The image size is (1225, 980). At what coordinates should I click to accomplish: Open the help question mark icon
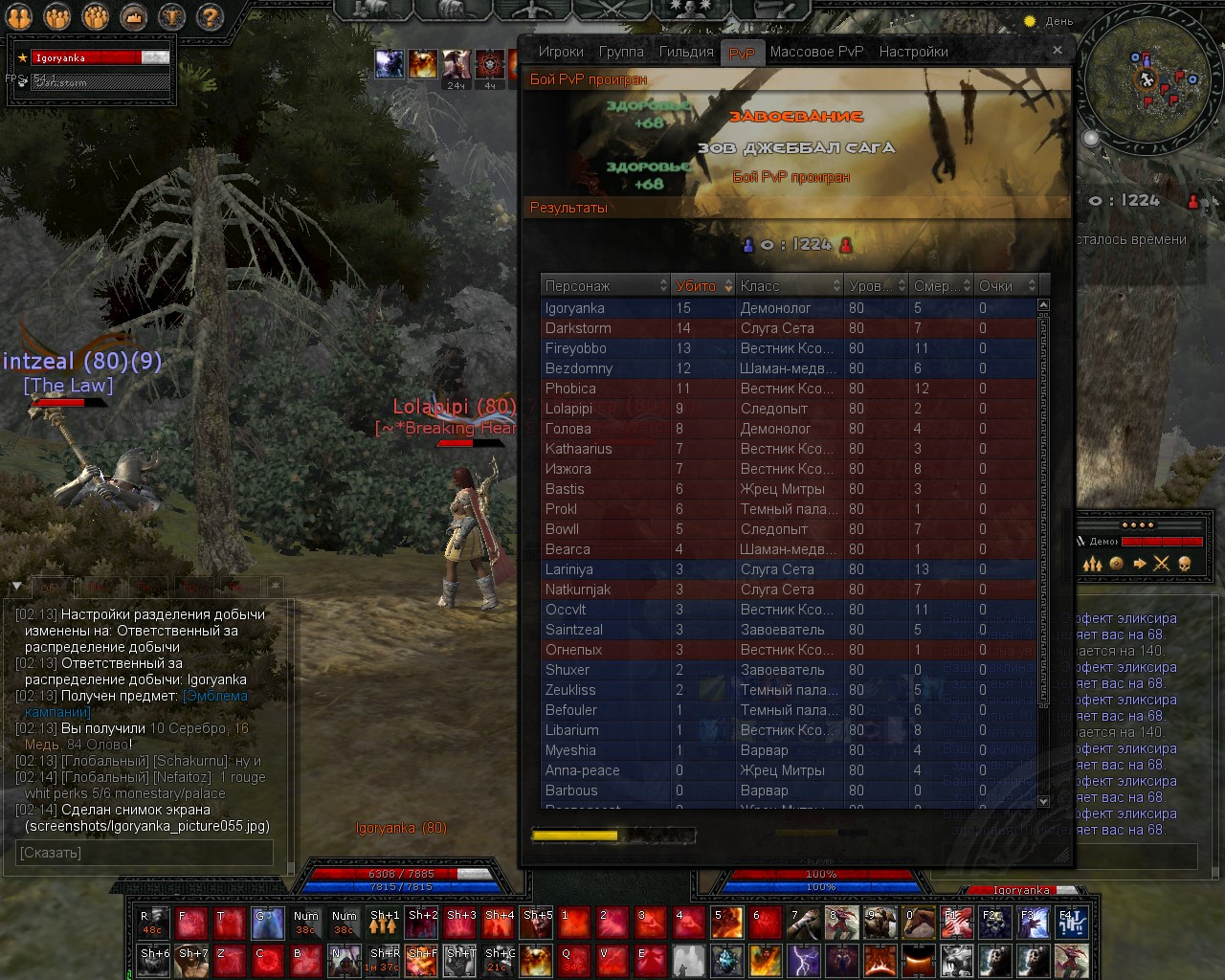coord(210,16)
